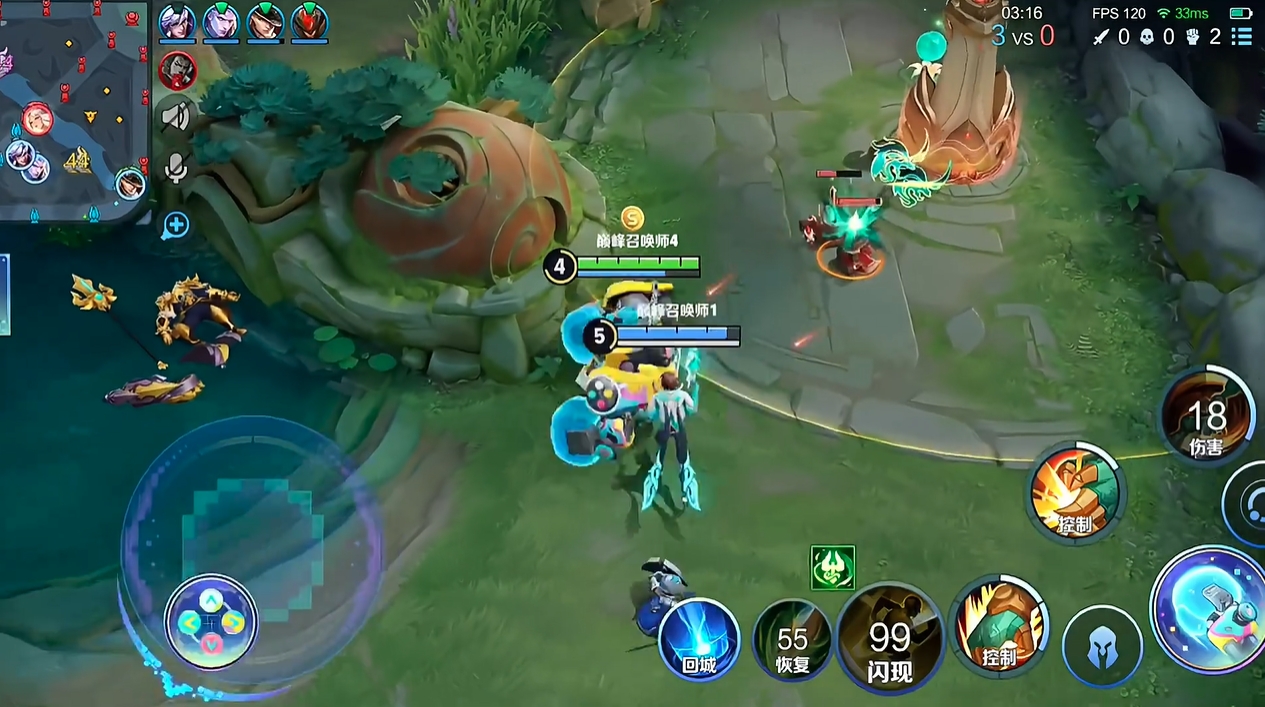Open the quick chat plus bubble
The image size is (1265, 707).
[176, 225]
